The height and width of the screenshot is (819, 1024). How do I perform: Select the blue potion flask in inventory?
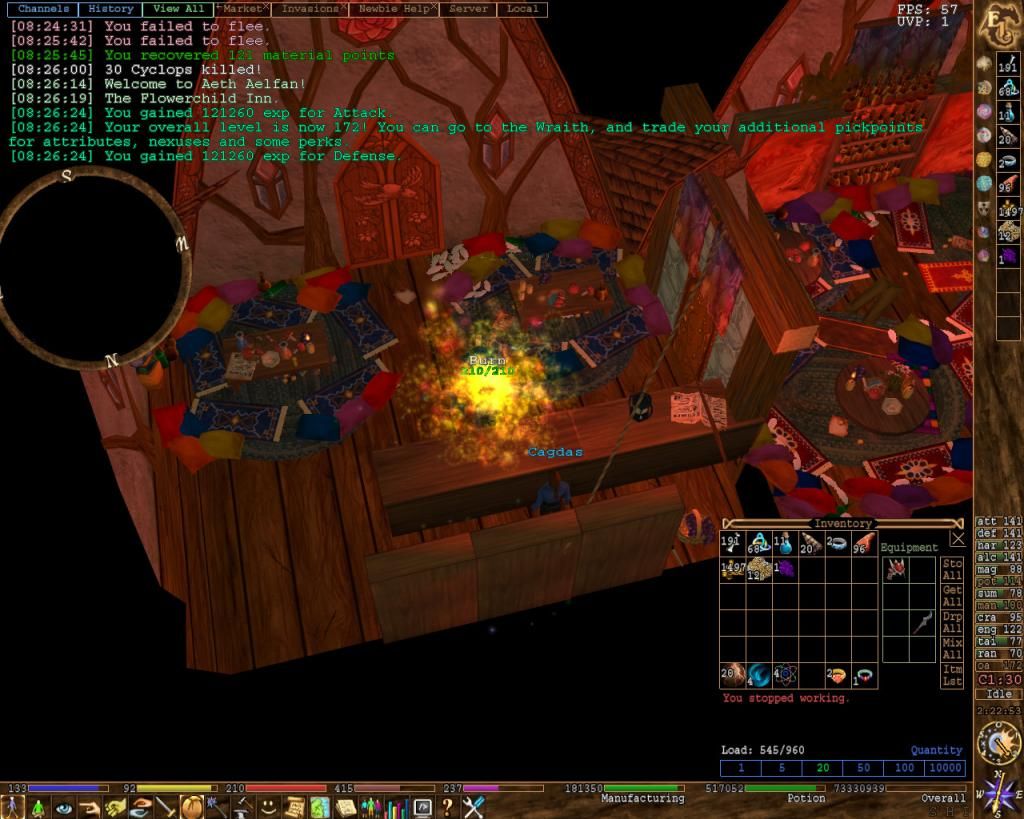(x=784, y=544)
